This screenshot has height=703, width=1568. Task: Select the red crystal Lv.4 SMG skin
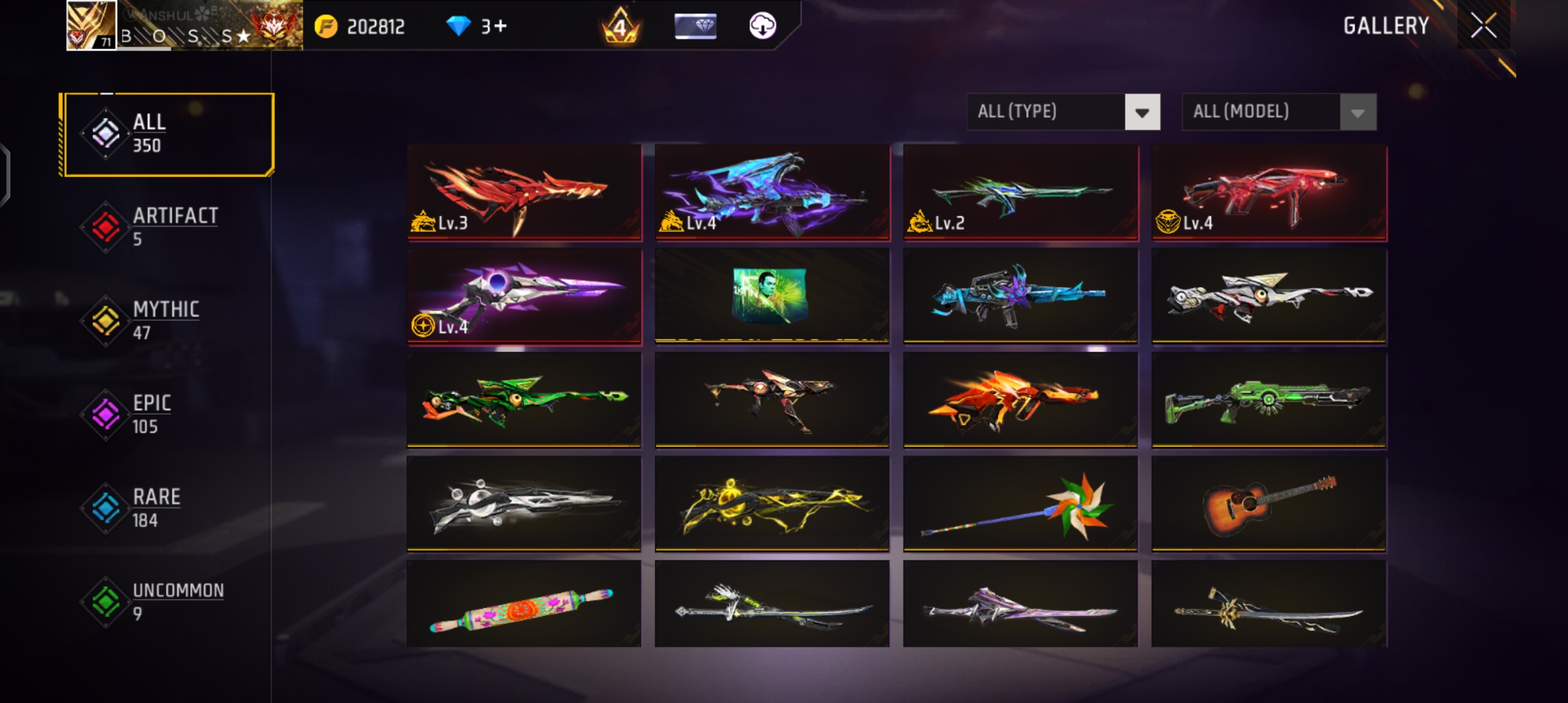click(x=1268, y=193)
